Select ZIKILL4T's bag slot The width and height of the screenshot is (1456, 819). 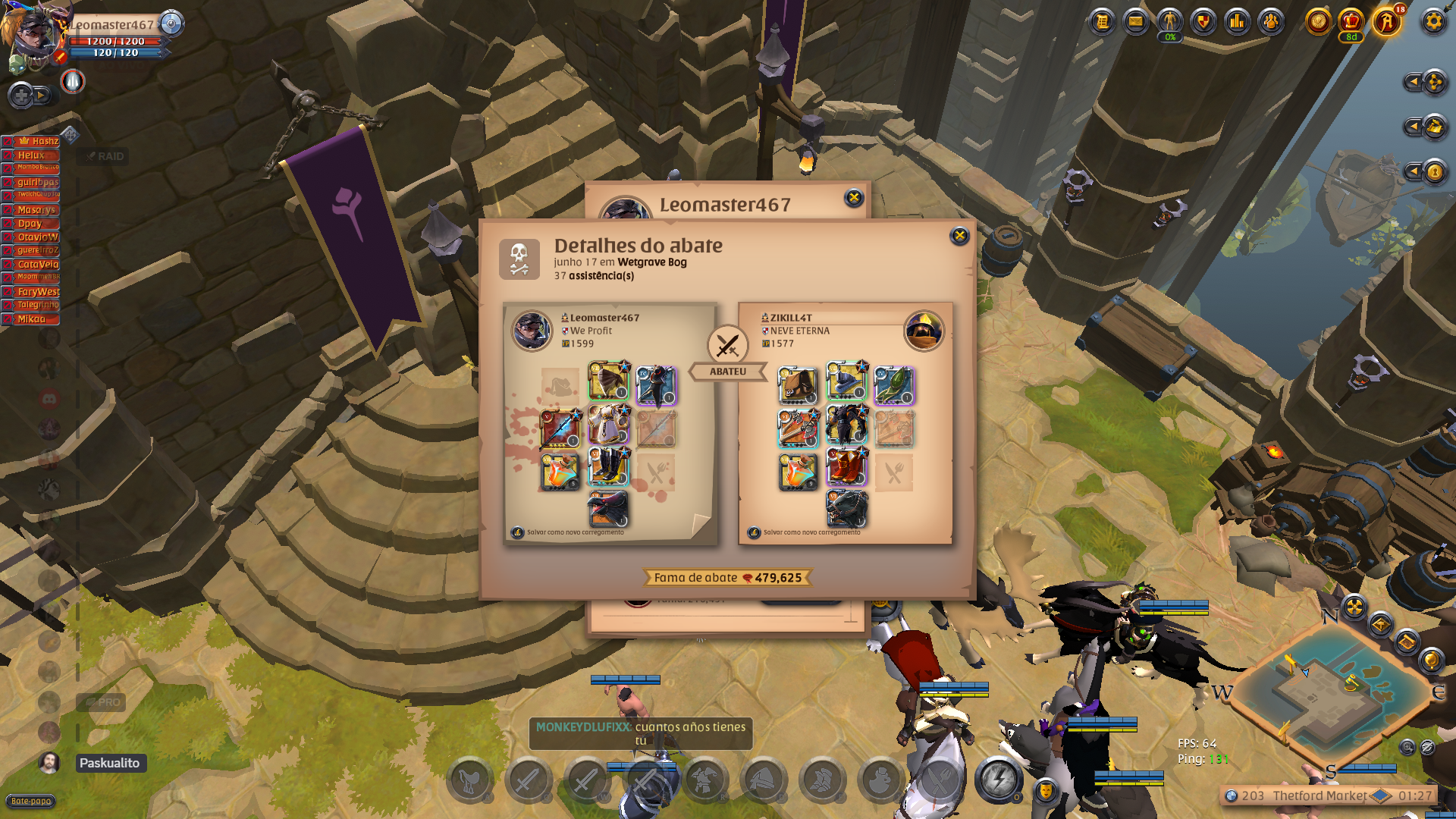[x=797, y=384]
